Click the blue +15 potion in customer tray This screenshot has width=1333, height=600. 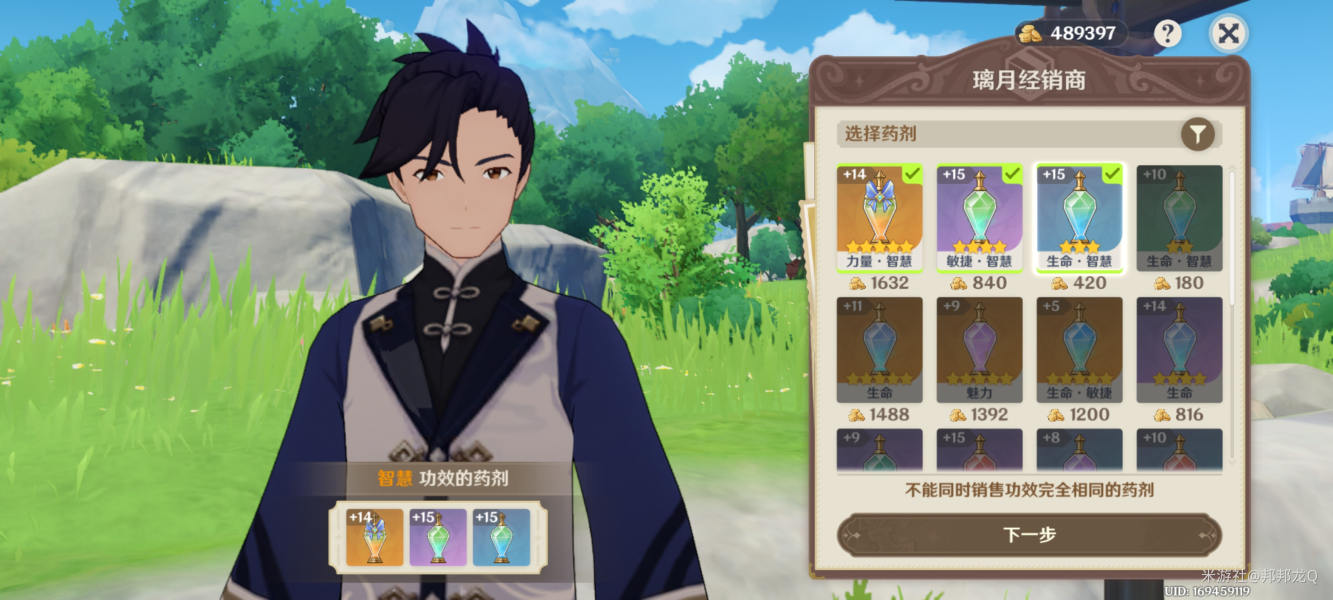point(501,537)
